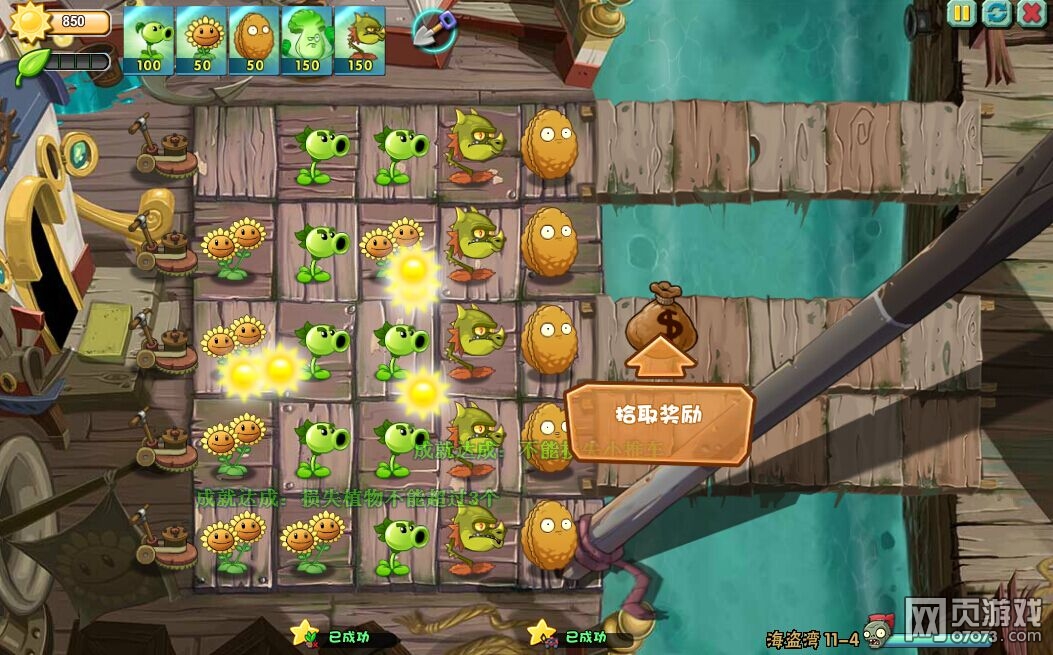Pick the Wall-nut seed packet

(255, 40)
